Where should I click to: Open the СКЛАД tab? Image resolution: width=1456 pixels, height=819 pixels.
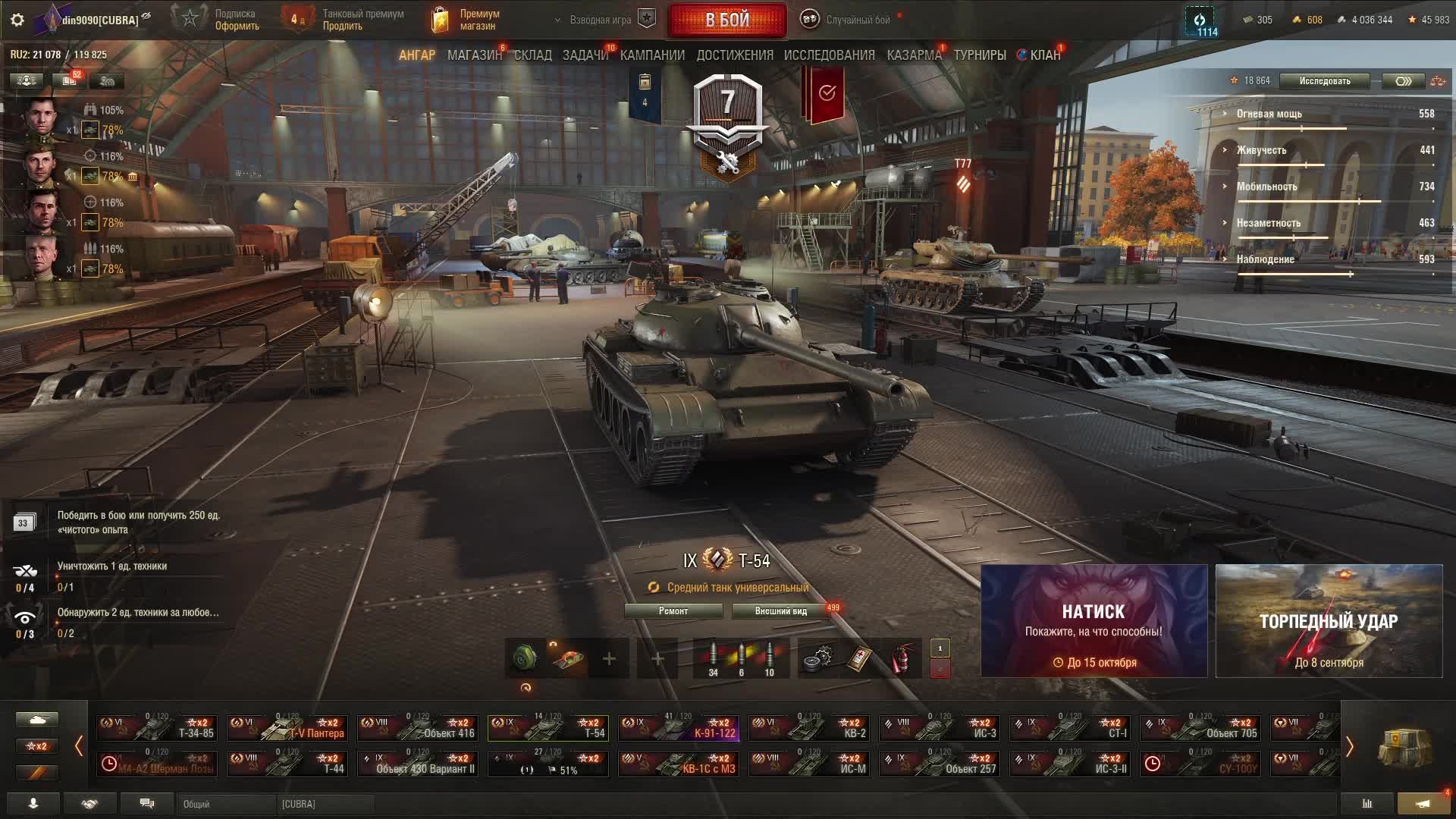(532, 55)
